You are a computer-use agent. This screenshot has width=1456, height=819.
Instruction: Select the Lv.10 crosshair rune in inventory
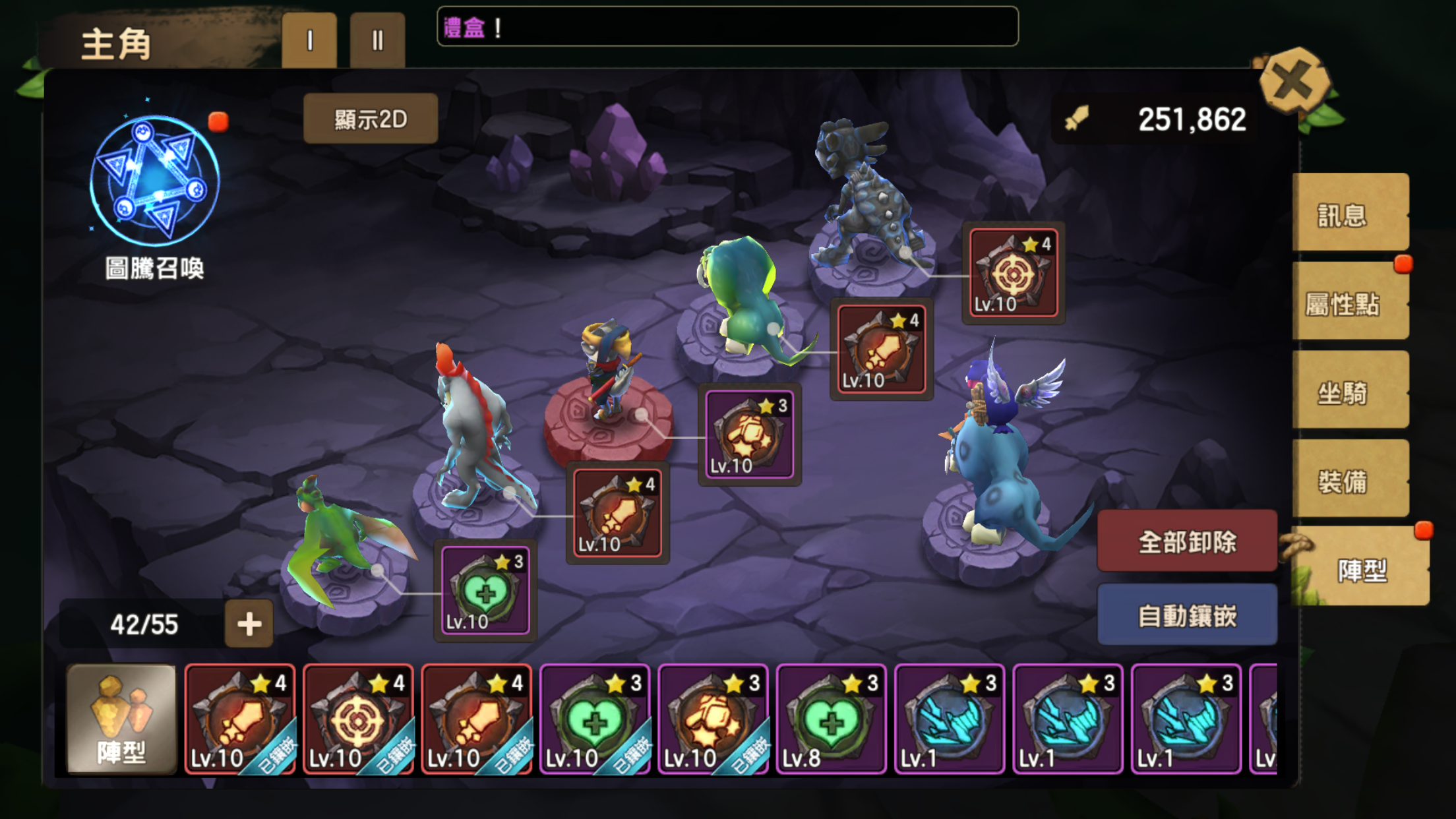(358, 719)
